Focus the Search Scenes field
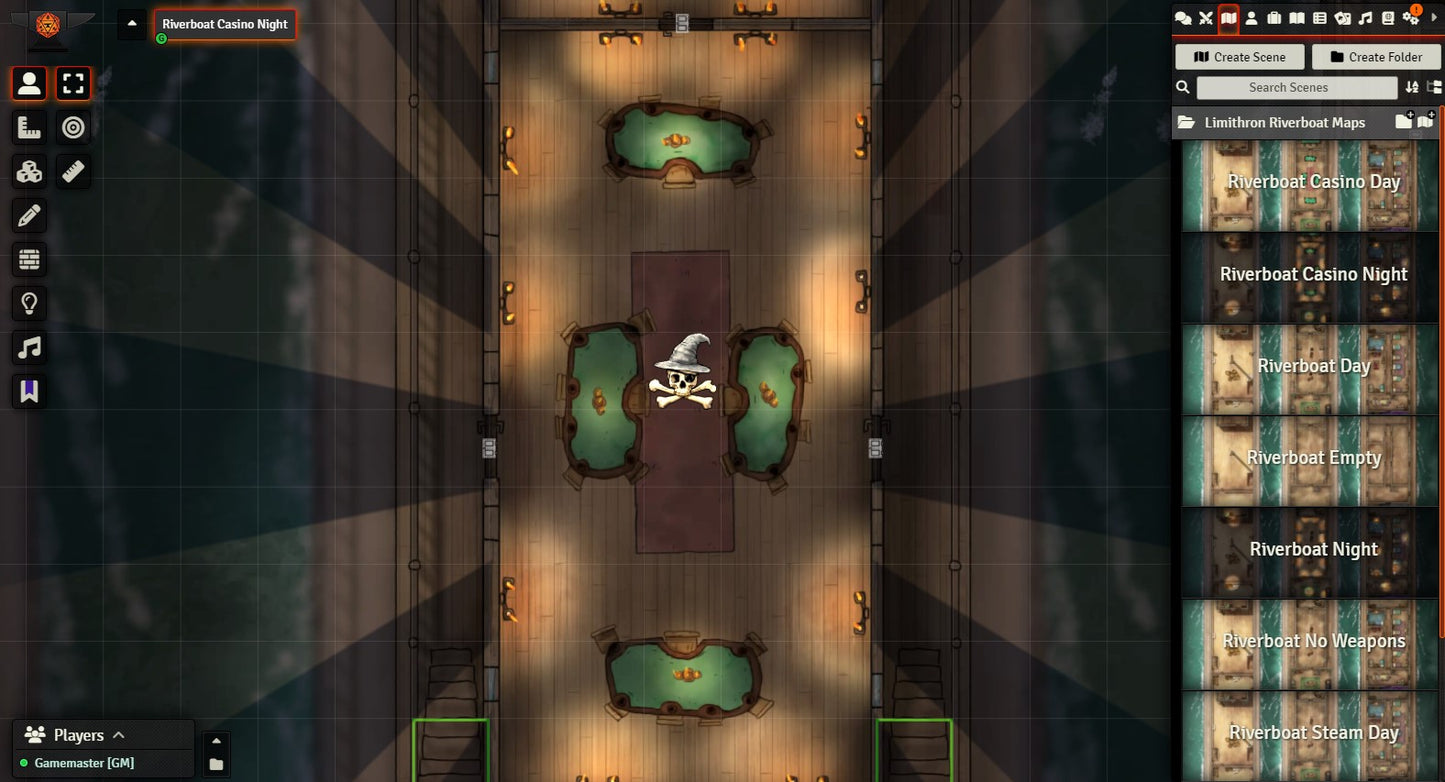Image resolution: width=1445 pixels, height=782 pixels. click(1288, 87)
